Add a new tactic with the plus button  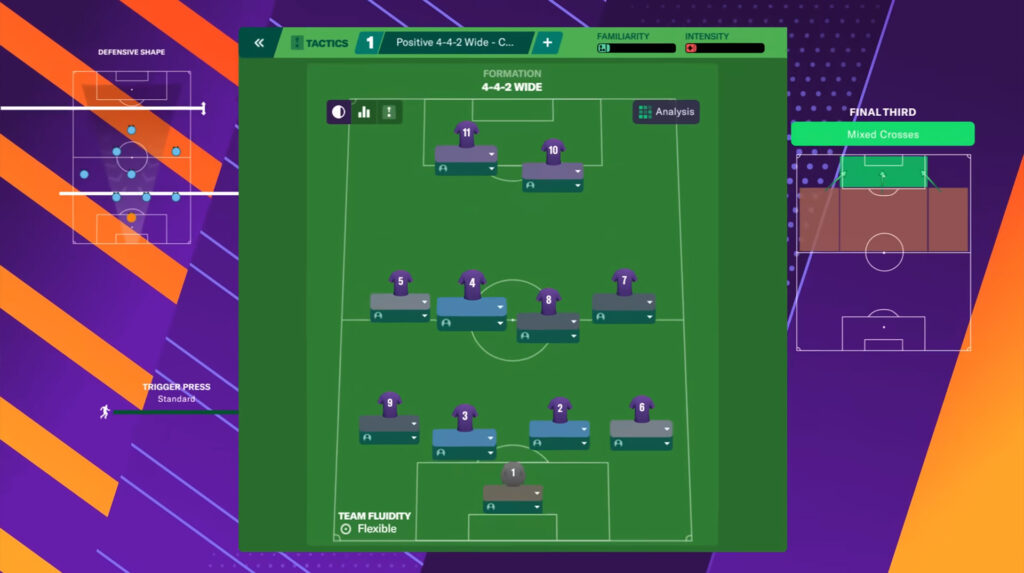[x=547, y=43]
